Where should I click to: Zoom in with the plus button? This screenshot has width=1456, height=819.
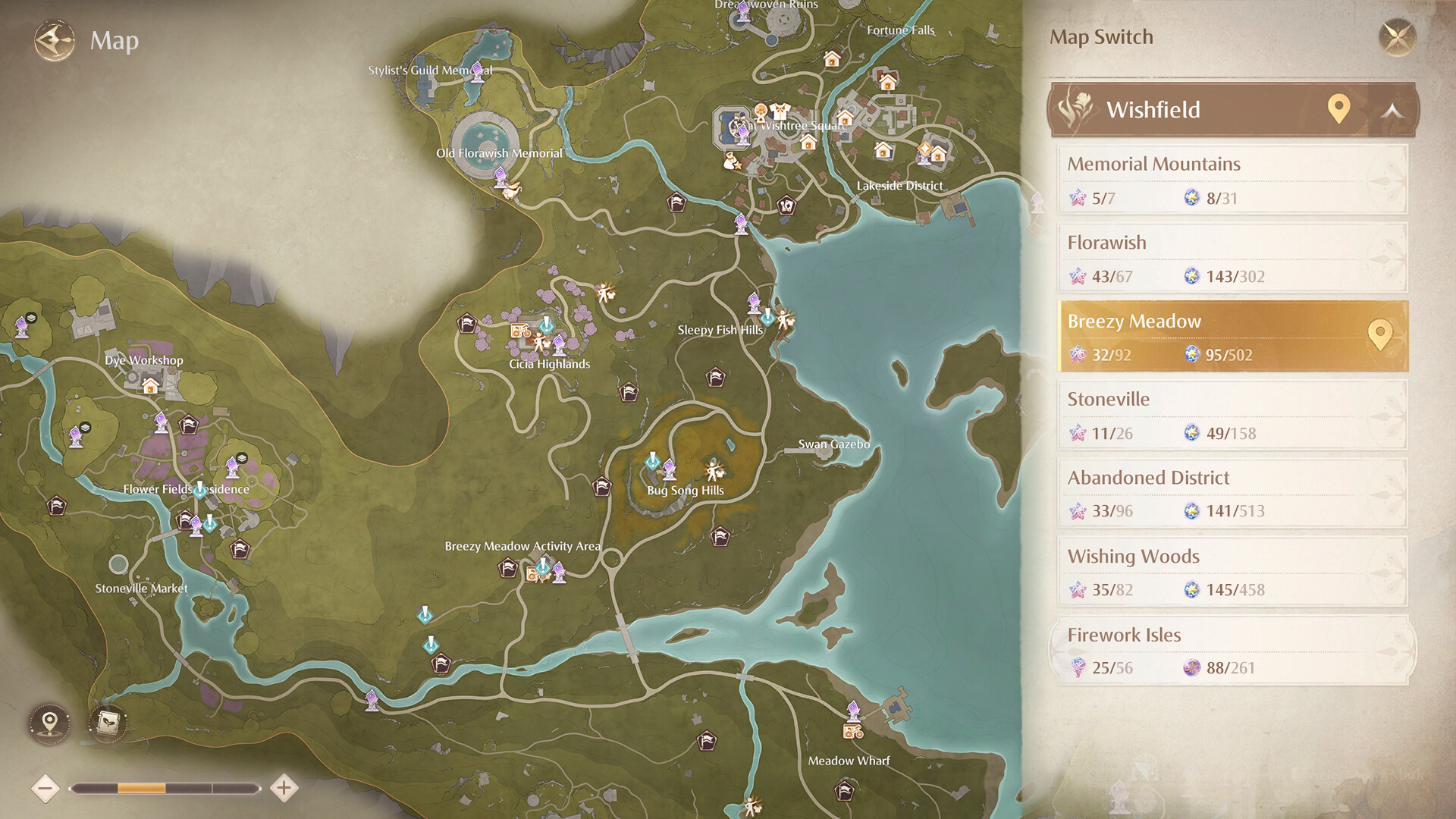point(283,787)
